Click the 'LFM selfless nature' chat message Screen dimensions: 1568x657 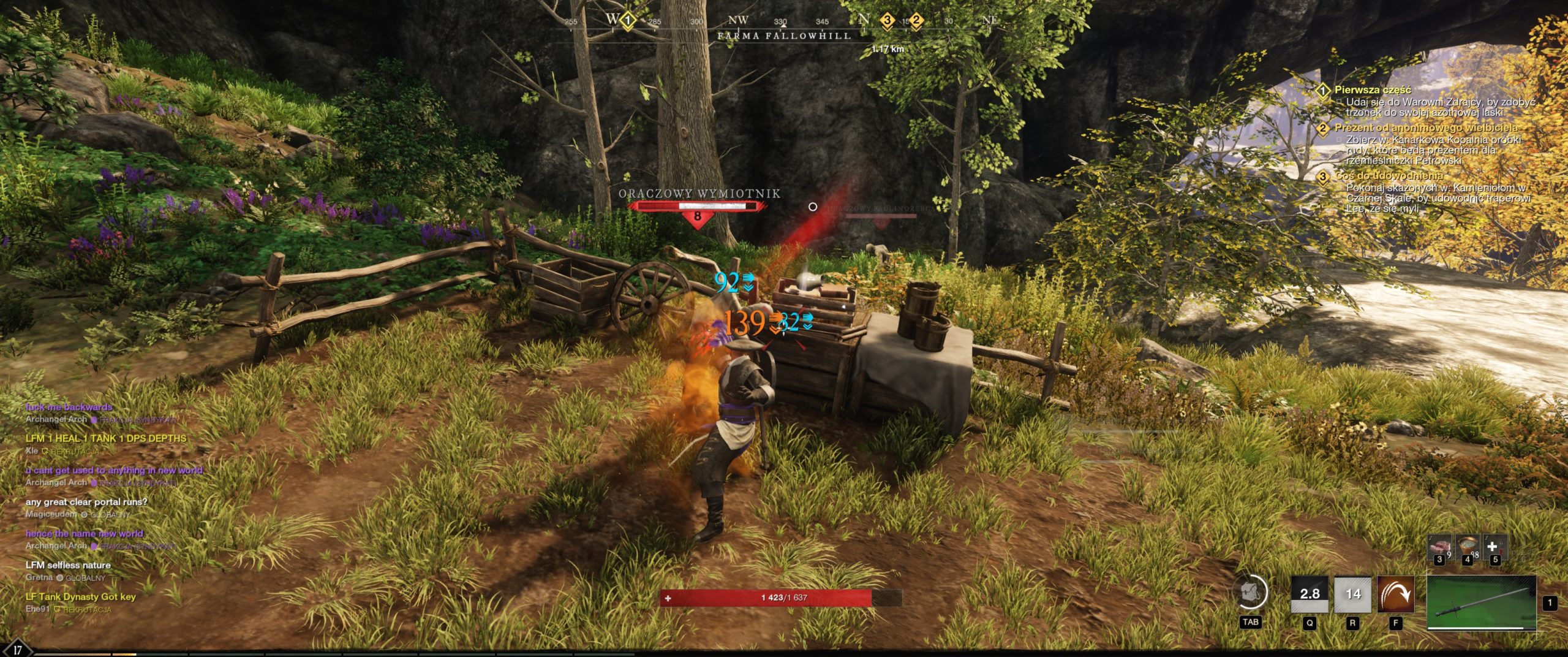point(68,565)
